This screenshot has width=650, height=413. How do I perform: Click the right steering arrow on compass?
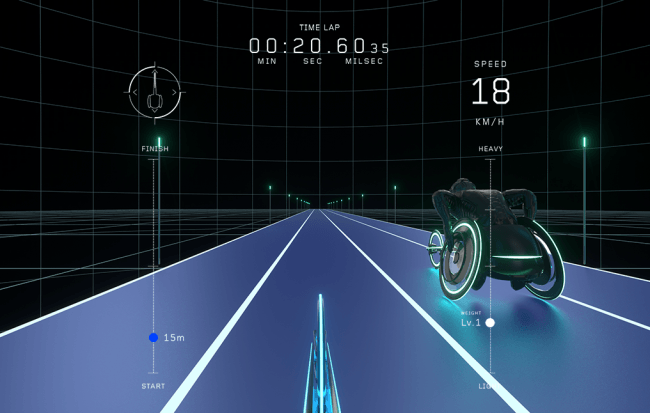(176, 93)
